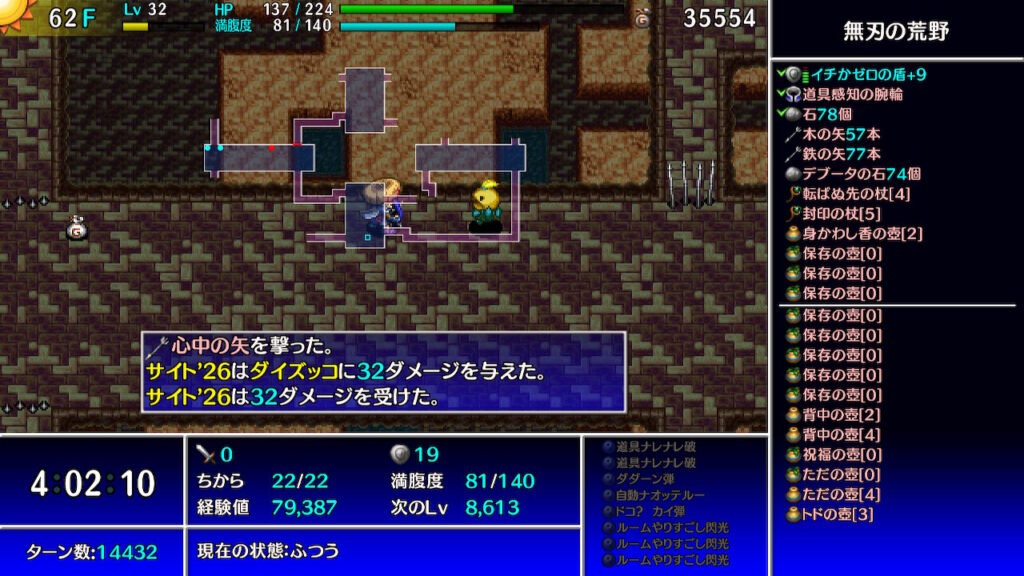Select the 道具感知の腕輪 bracelet entry

[x=852, y=94]
